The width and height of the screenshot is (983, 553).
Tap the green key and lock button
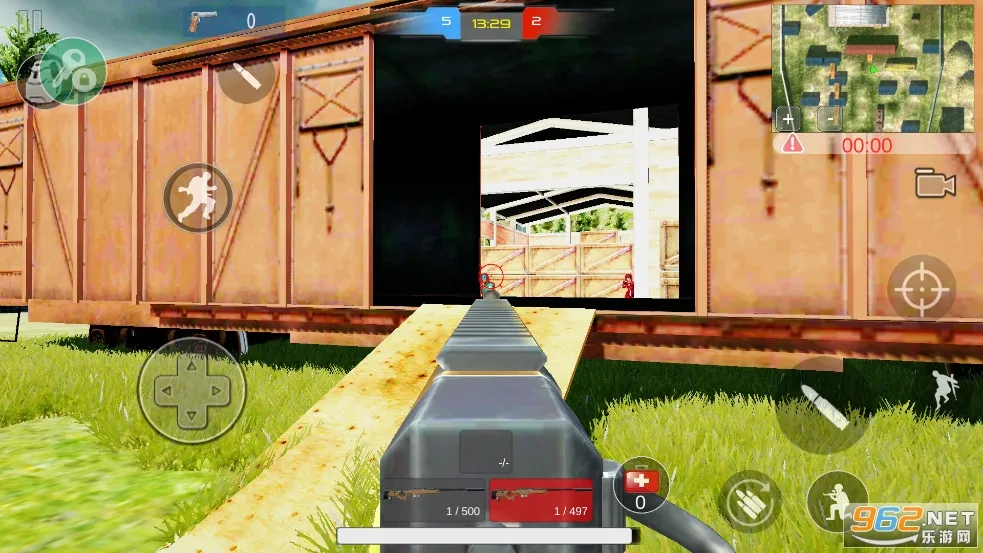pyautogui.click(x=73, y=70)
